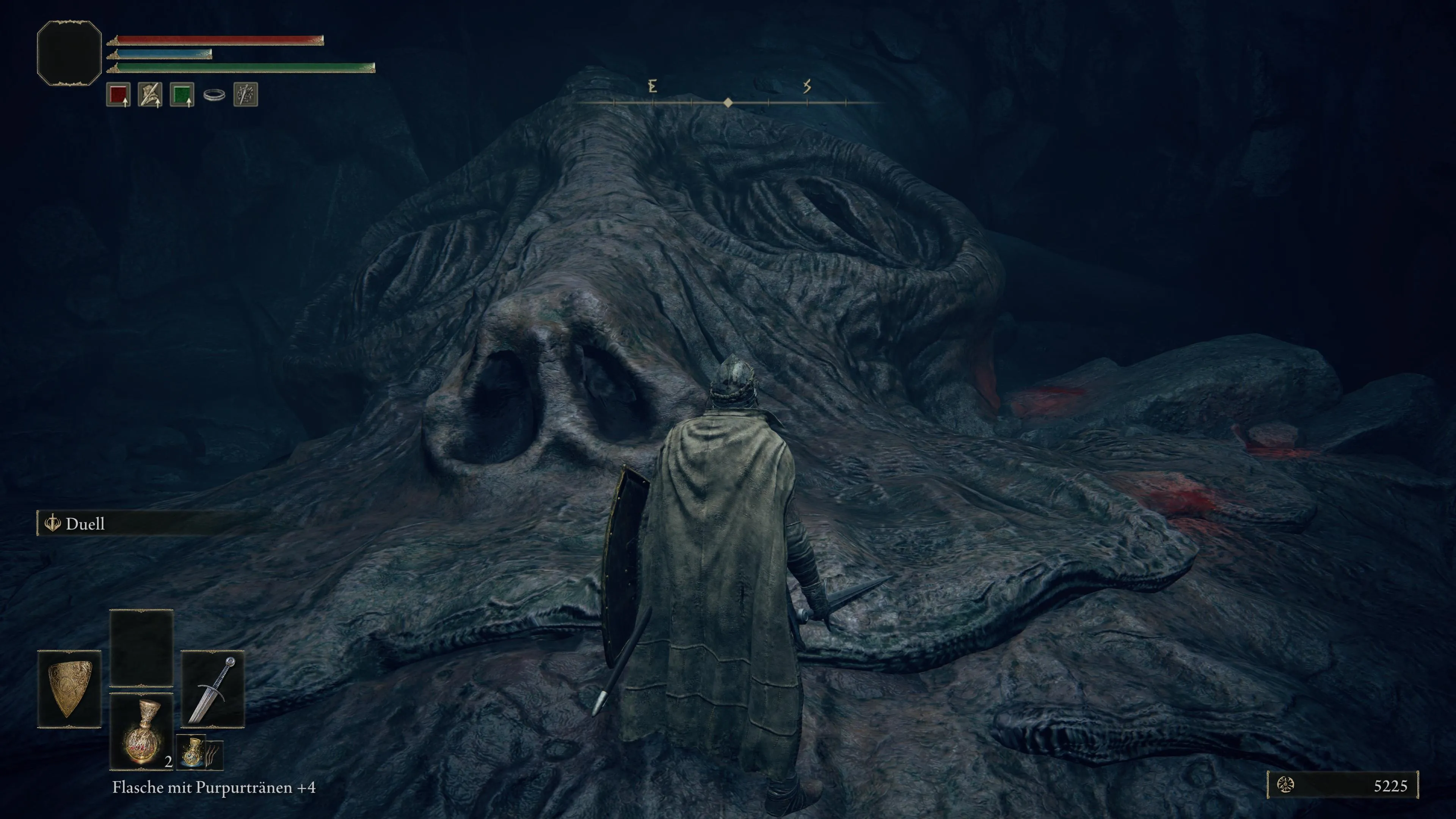The image size is (1456, 819).
Task: Click the red square health buff icon
Action: (x=118, y=94)
